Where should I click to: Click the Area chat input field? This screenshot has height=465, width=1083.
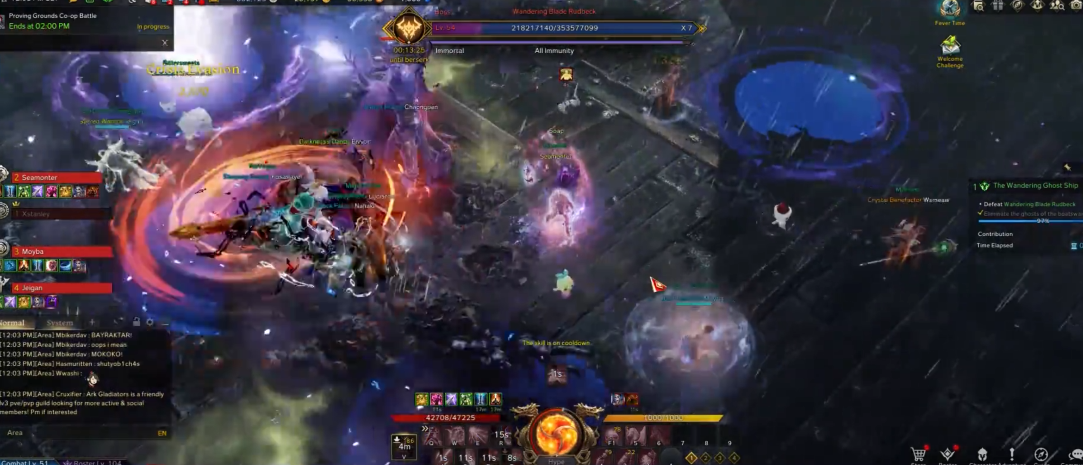tap(80, 433)
